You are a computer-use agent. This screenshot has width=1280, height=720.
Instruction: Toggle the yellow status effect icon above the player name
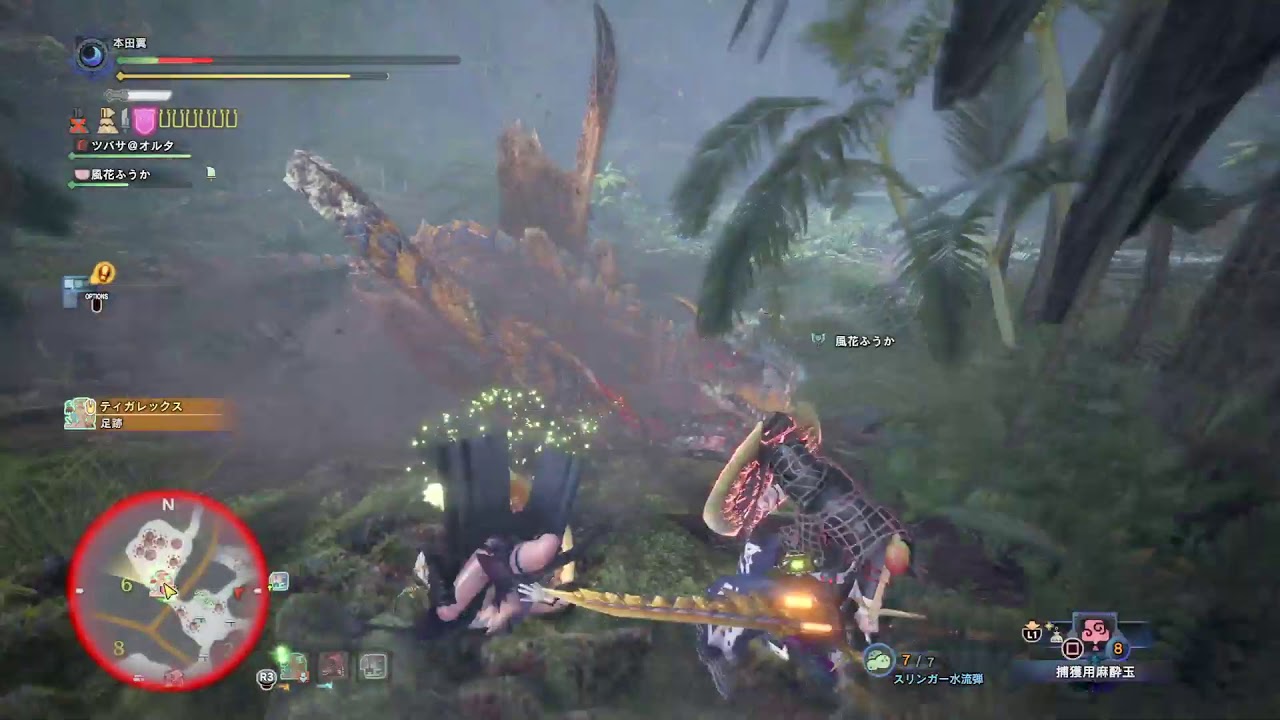point(103,272)
